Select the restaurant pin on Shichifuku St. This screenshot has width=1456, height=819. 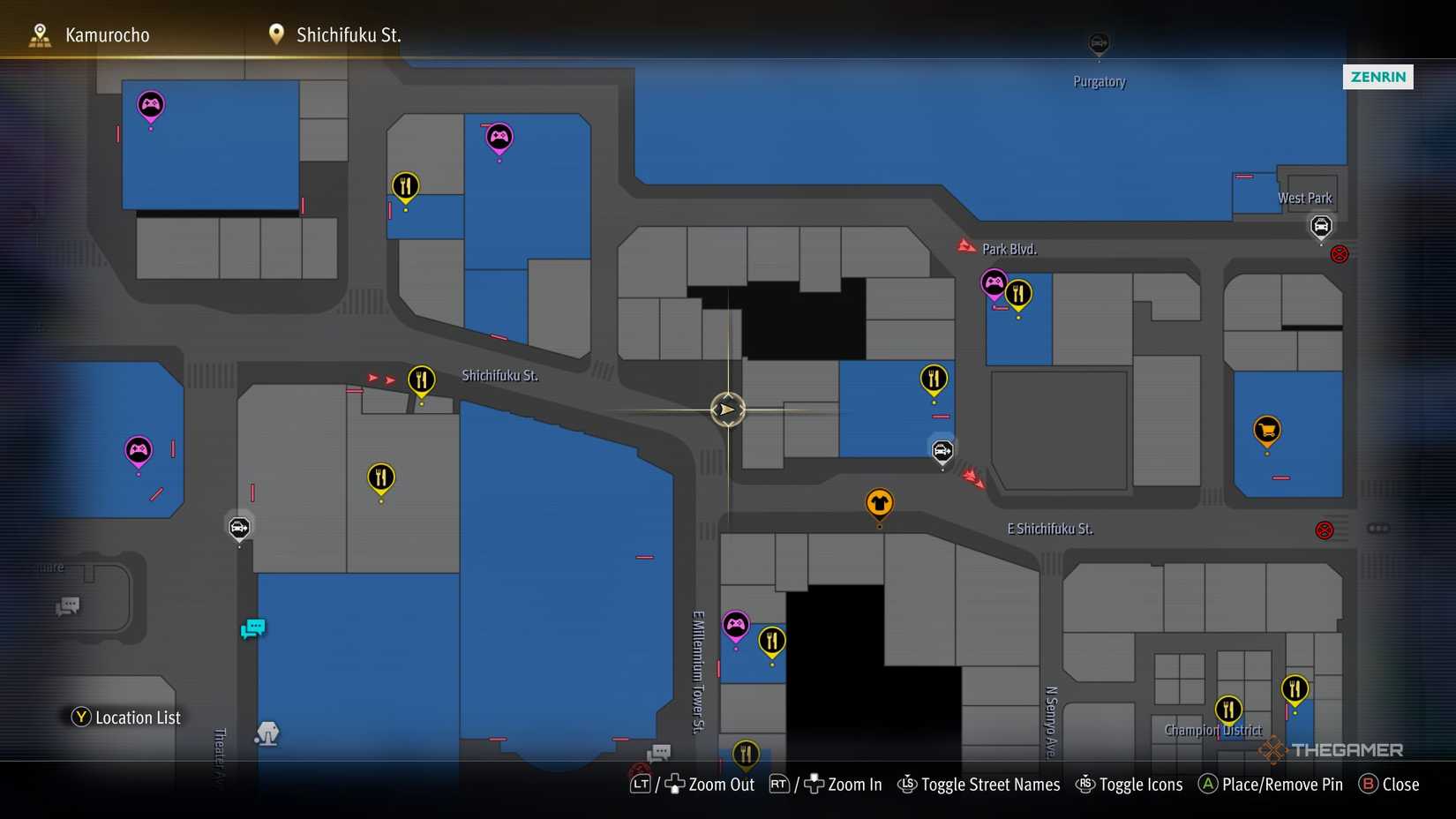coord(421,381)
